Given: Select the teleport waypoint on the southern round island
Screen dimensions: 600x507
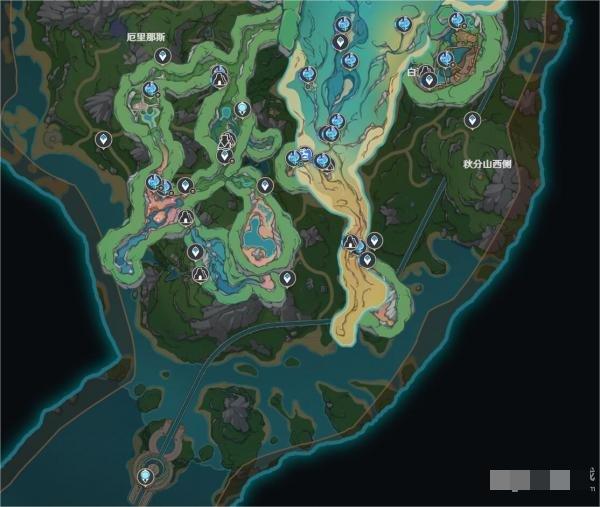Looking at the screenshot, I should pos(147,476).
